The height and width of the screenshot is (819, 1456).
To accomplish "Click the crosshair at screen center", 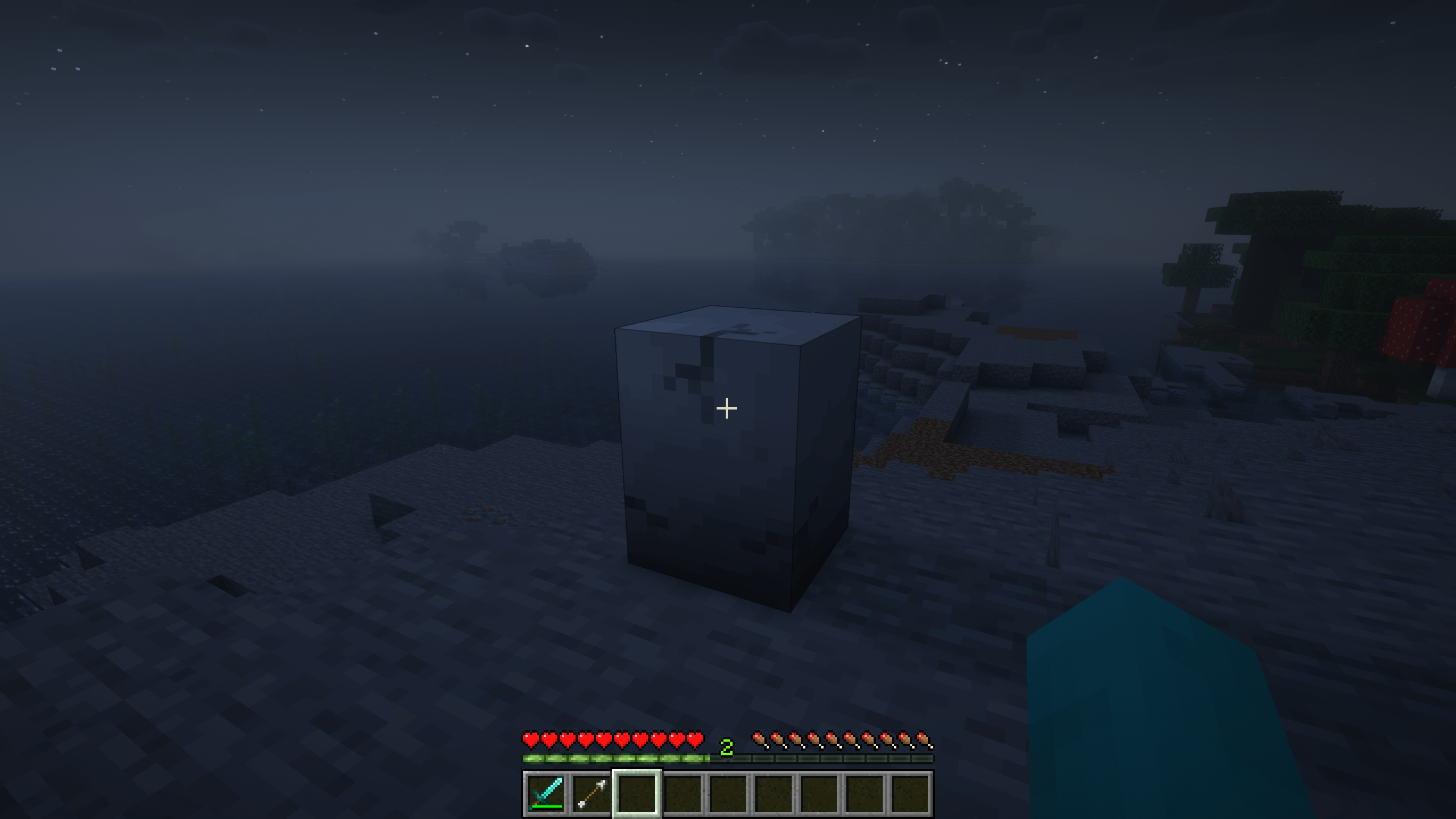I will tap(726, 408).
